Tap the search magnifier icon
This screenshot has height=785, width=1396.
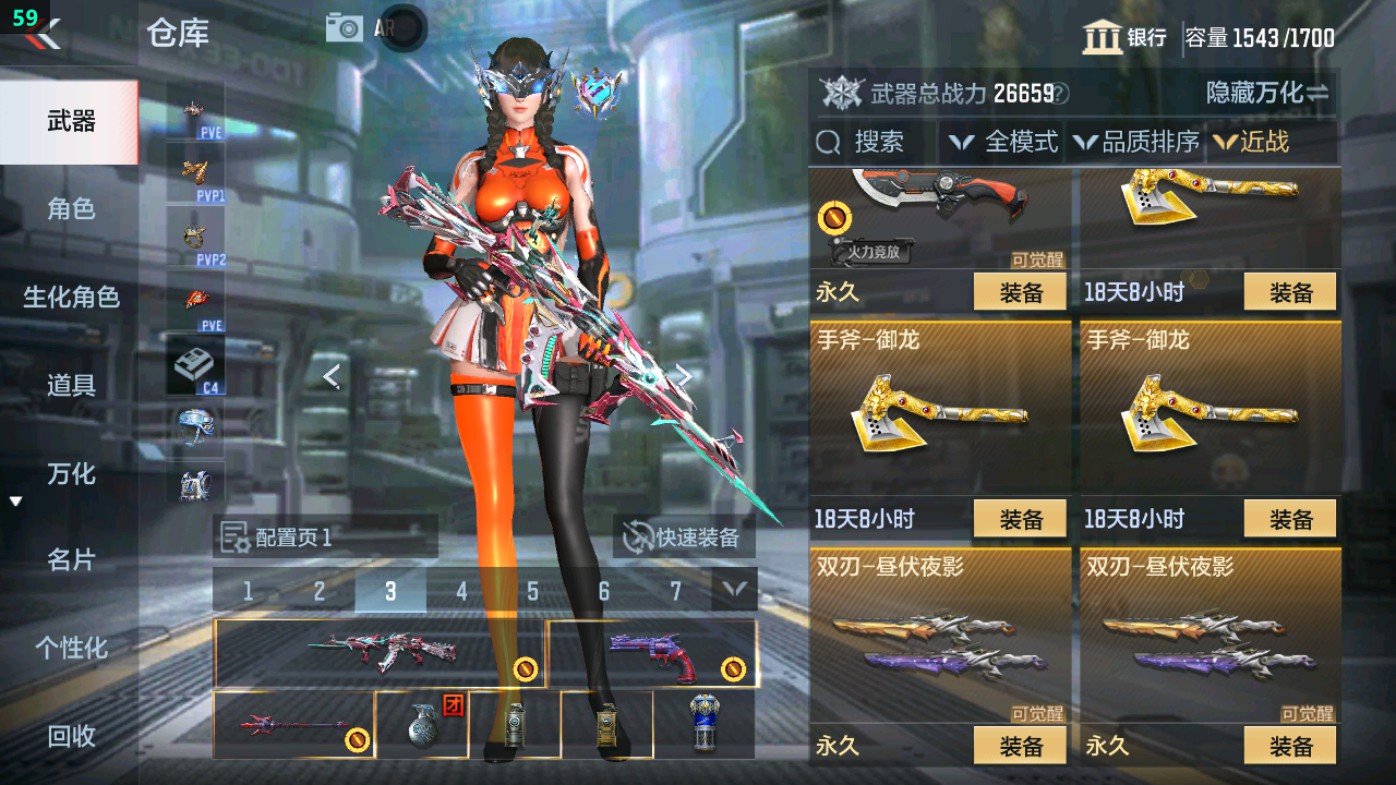[x=827, y=142]
